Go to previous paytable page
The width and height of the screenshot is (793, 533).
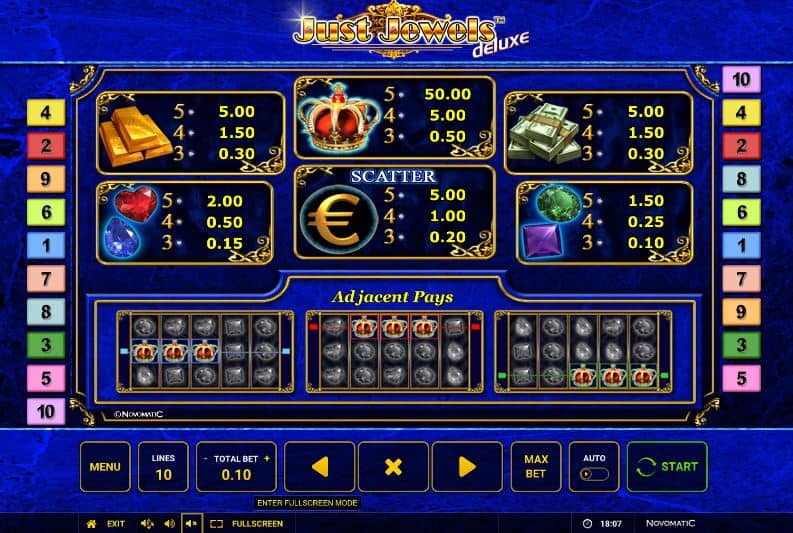tap(319, 467)
